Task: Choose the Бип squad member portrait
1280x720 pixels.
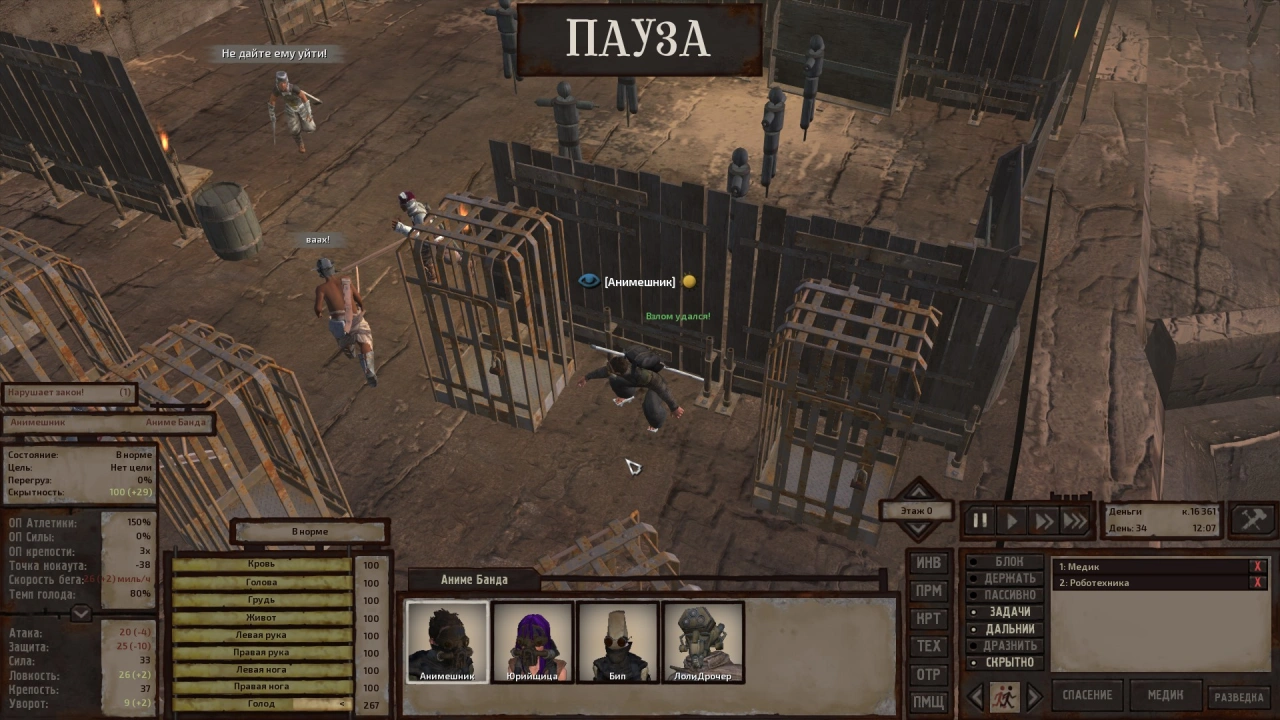Action: tap(618, 641)
